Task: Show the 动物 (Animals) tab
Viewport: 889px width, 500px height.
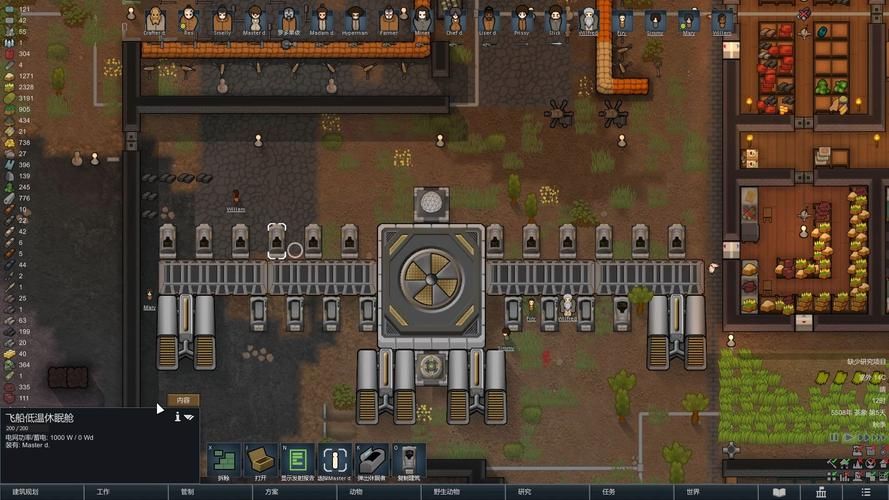Action: (x=356, y=492)
